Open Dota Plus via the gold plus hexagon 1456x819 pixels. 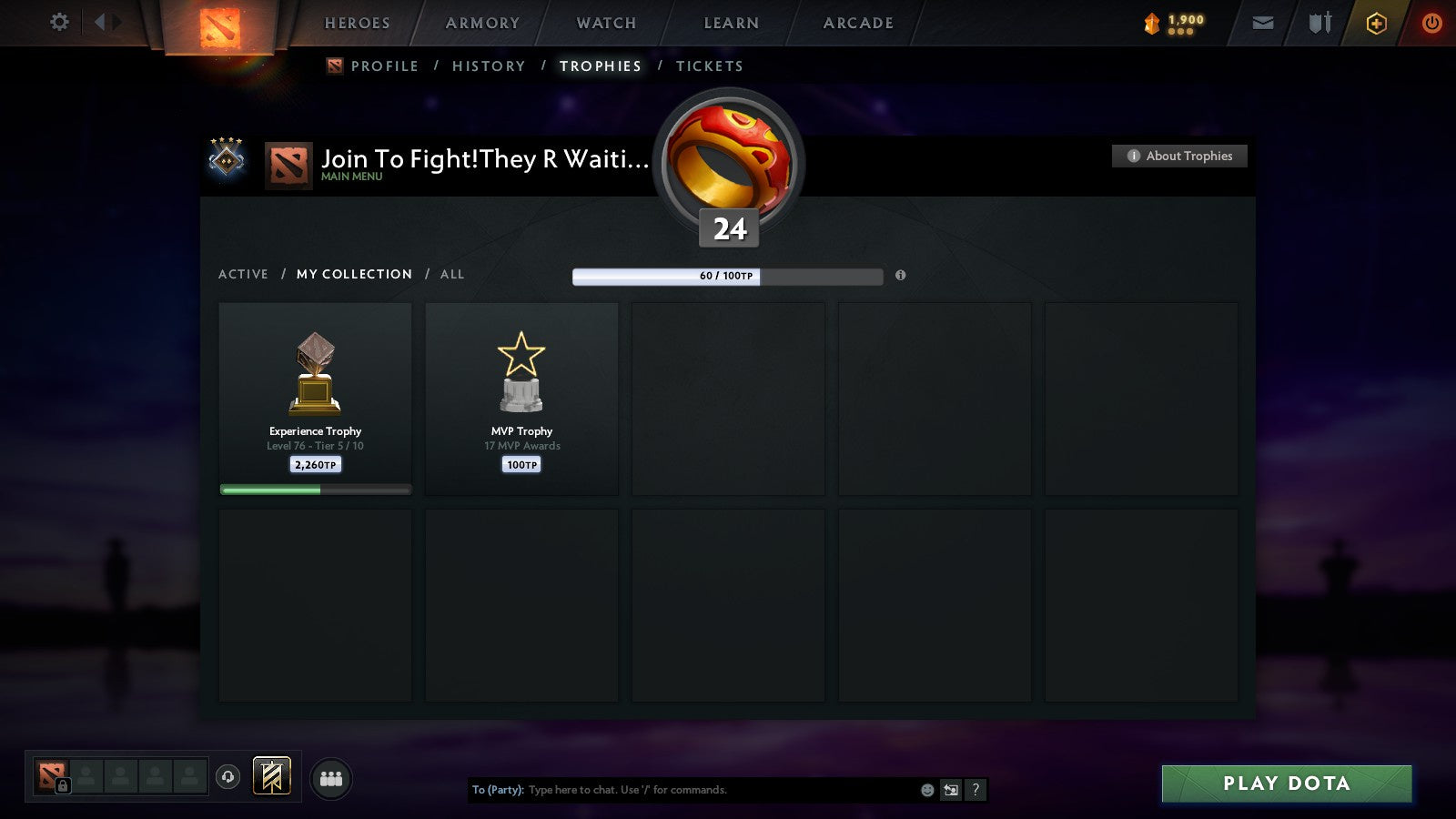1374,23
